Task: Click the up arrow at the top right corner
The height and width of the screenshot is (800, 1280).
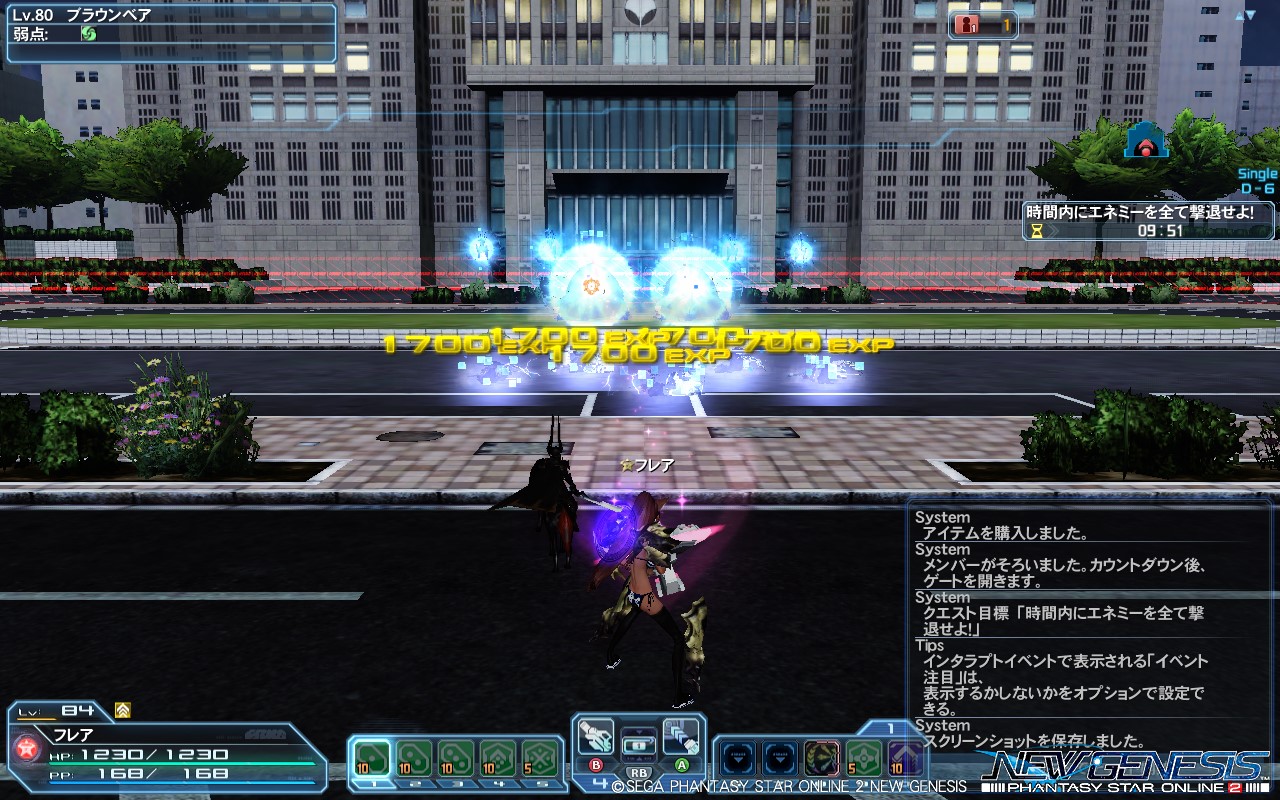Action: [1239, 16]
